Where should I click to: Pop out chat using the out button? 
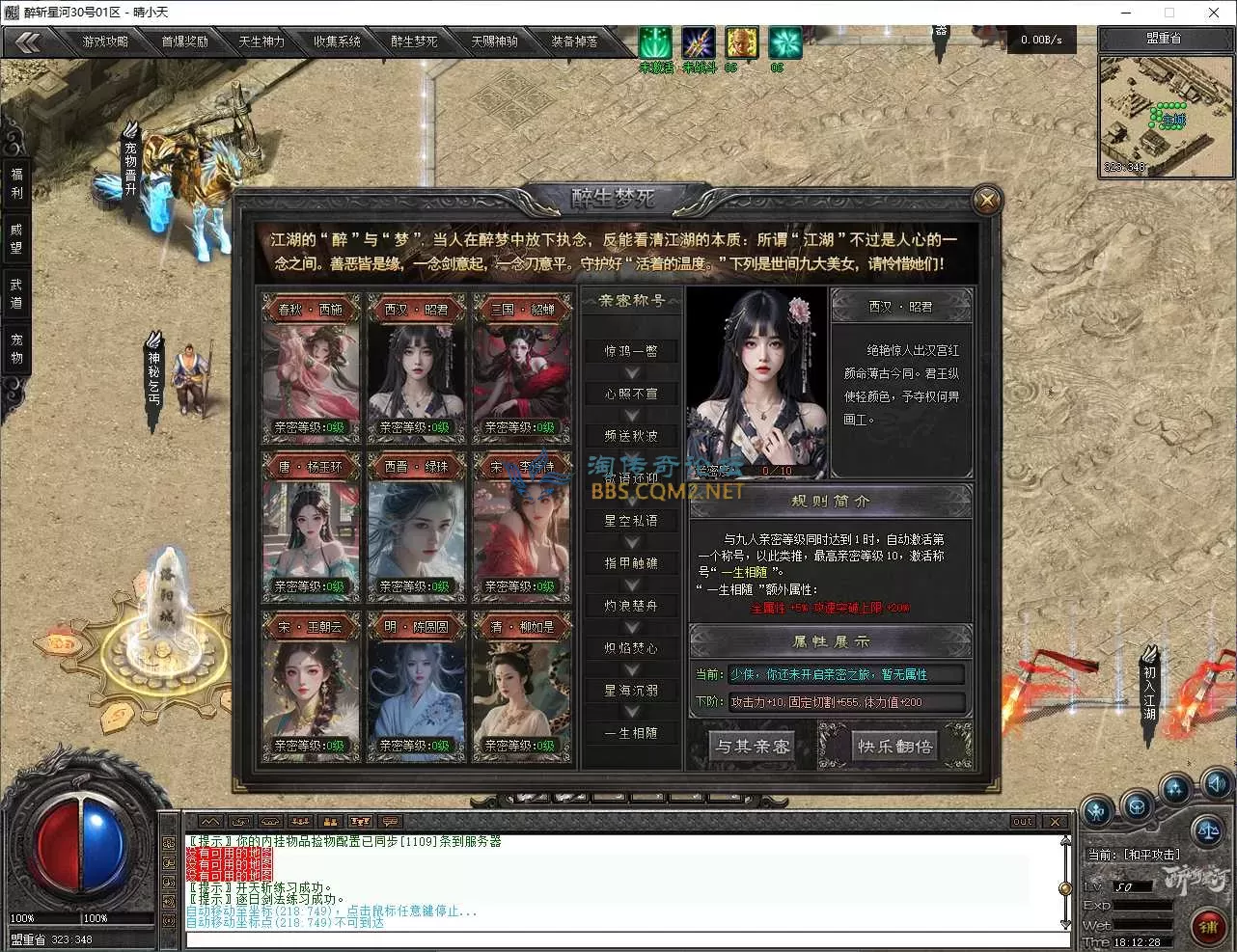coord(1023,821)
